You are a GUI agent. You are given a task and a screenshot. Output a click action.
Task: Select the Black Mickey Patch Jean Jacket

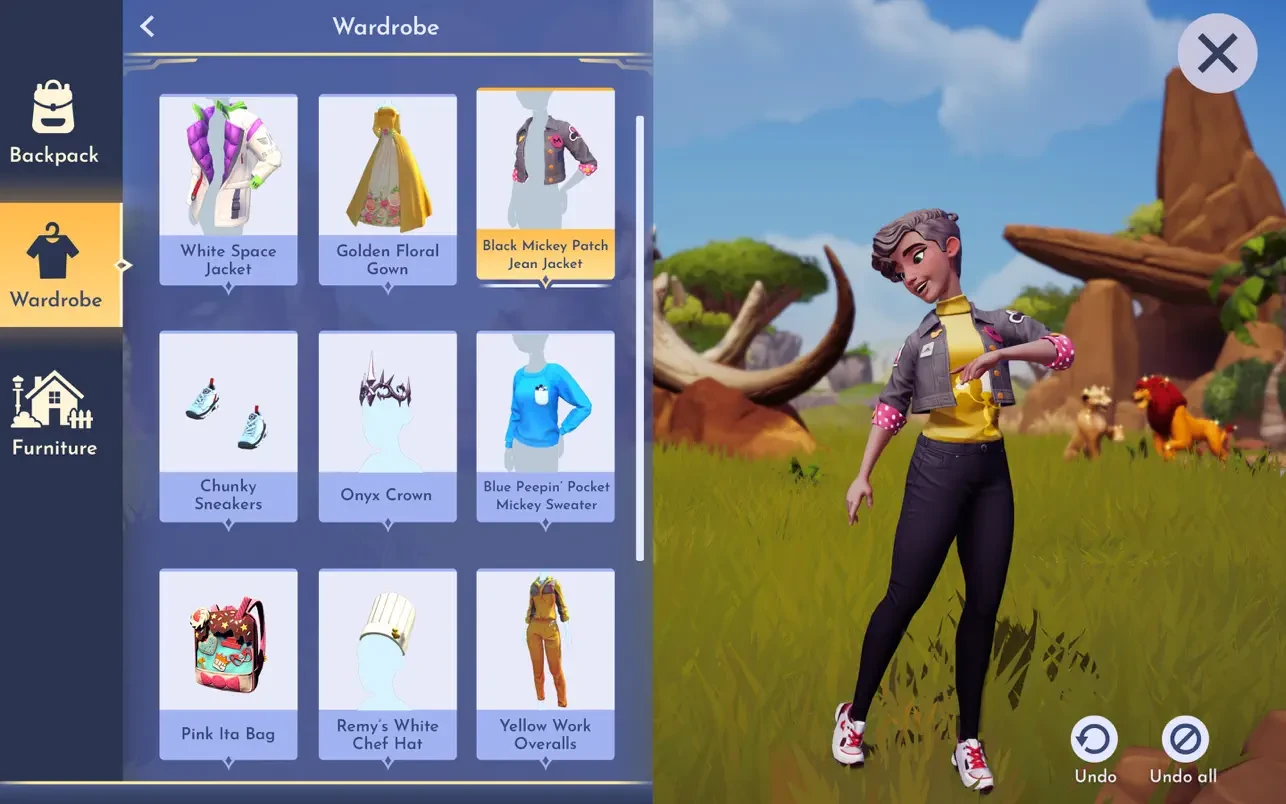tap(545, 185)
